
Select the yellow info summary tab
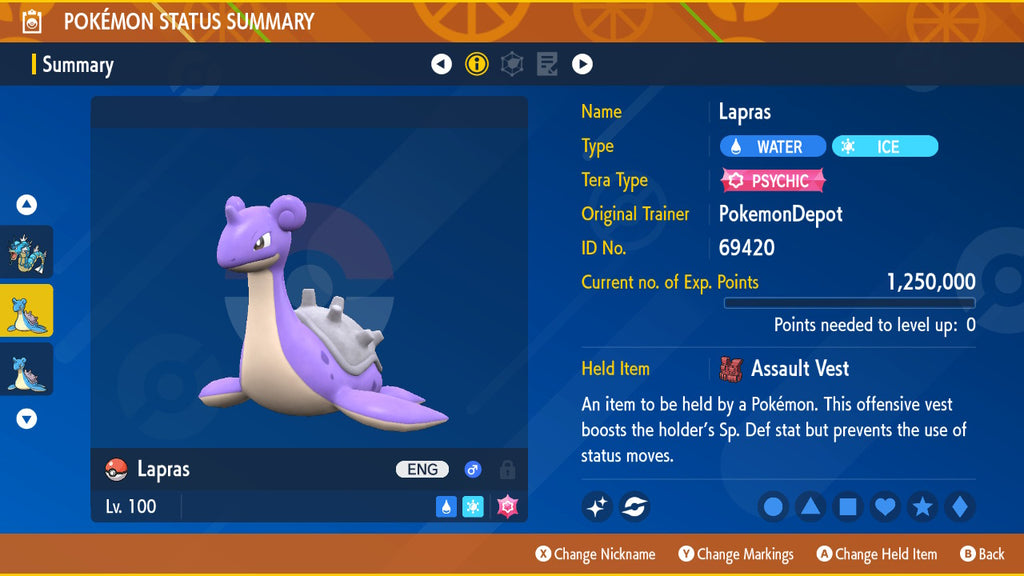(477, 65)
